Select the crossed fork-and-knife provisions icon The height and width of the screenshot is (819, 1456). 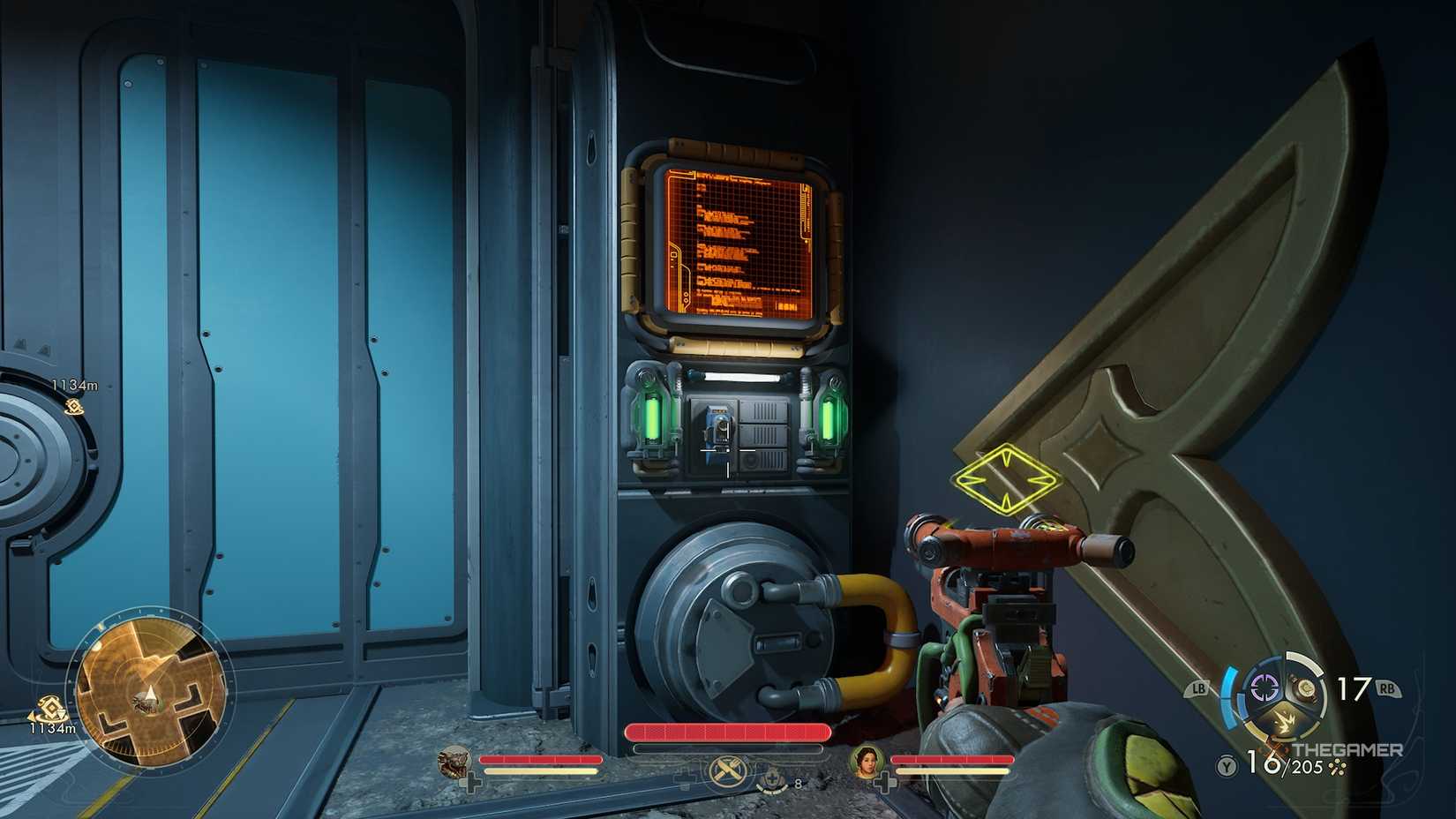coord(729,771)
